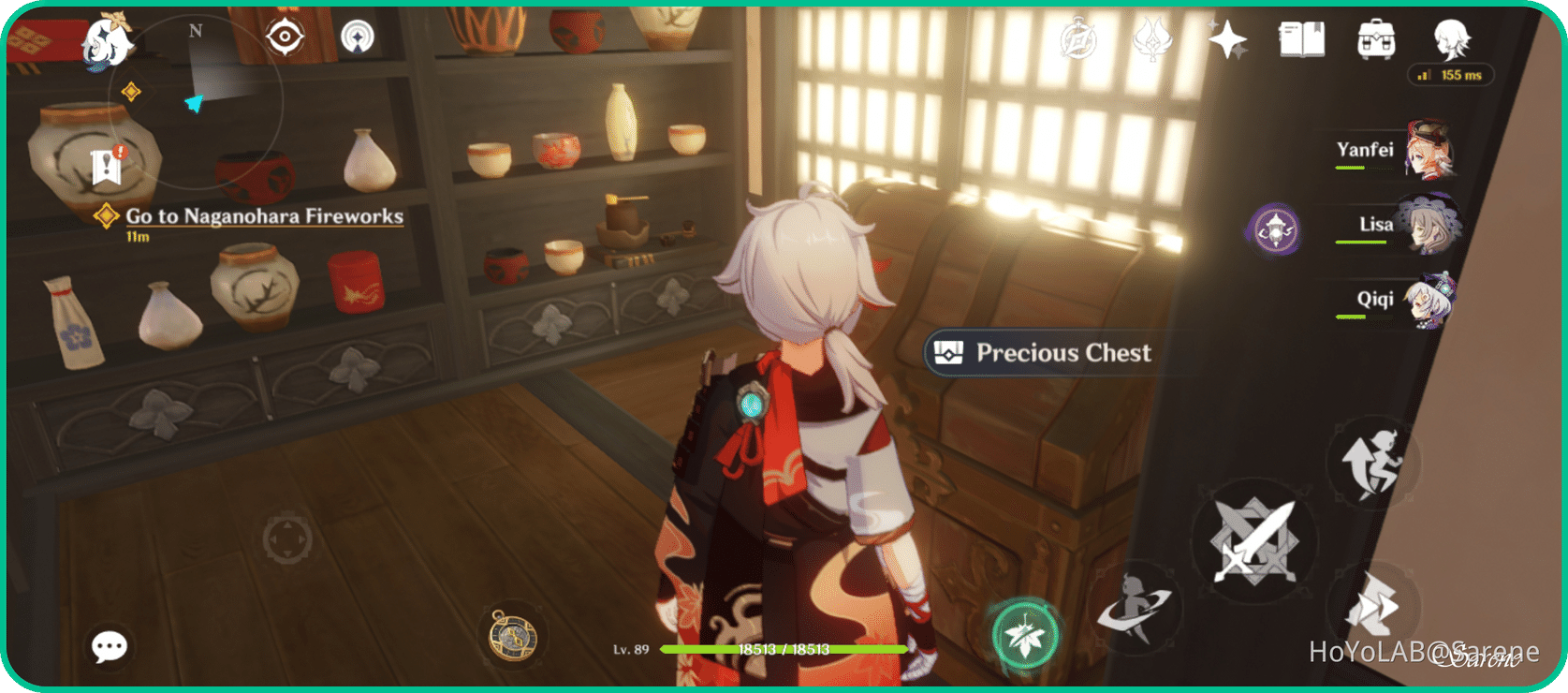The height and width of the screenshot is (693, 1568).
Task: Tap Lisa's elemental burst indicator
Action: (1273, 228)
